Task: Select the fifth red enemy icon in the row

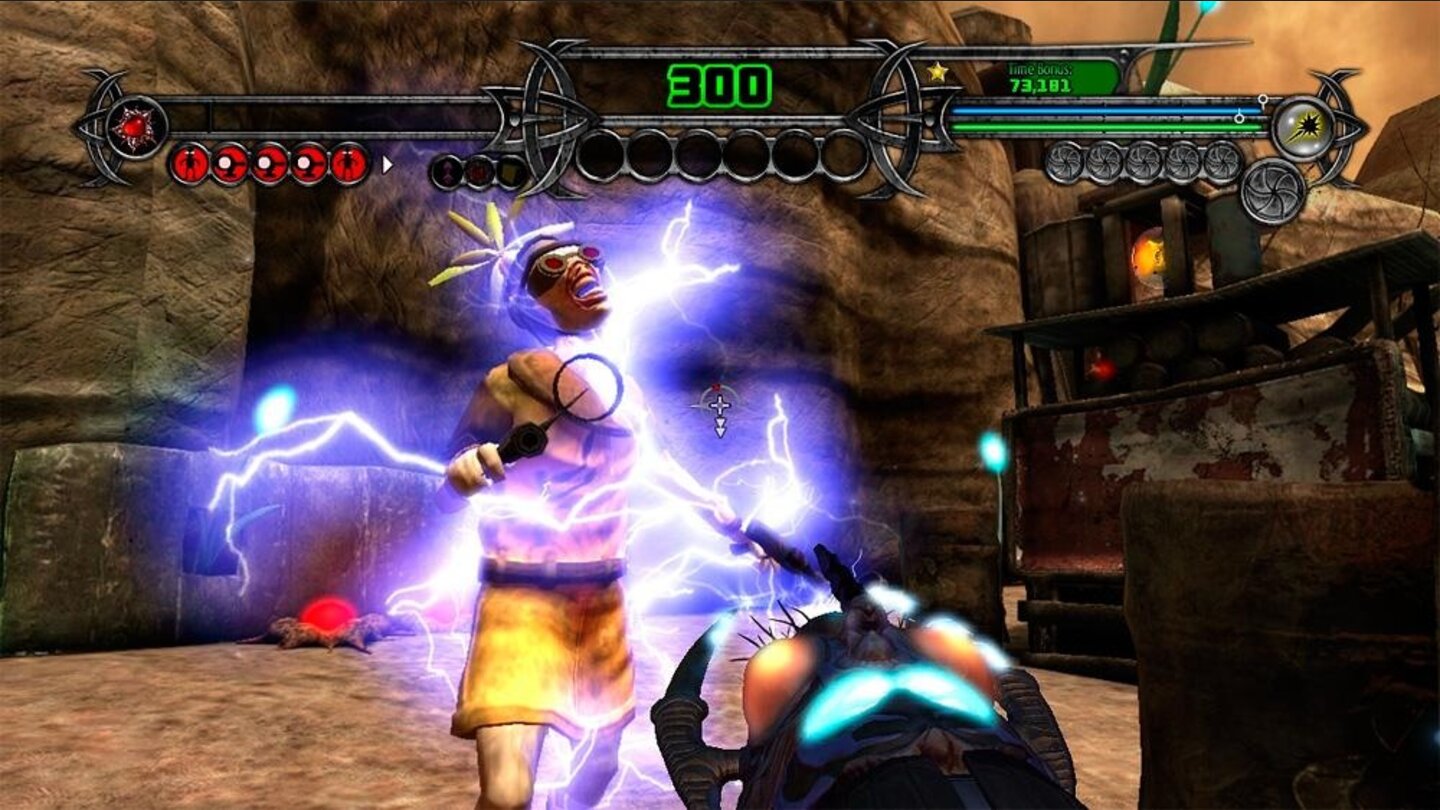Action: pos(348,165)
